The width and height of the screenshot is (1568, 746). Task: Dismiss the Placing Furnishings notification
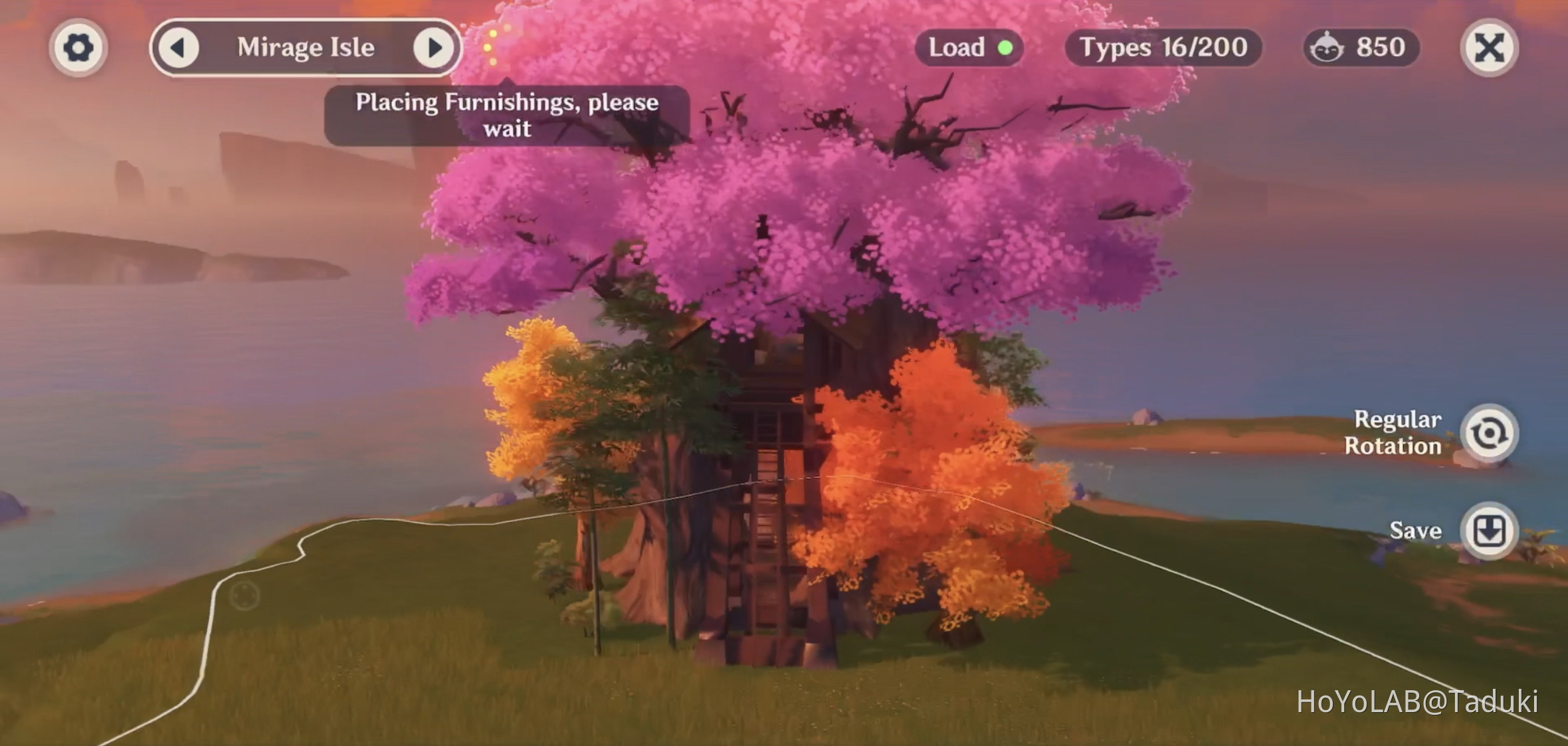[x=506, y=115]
